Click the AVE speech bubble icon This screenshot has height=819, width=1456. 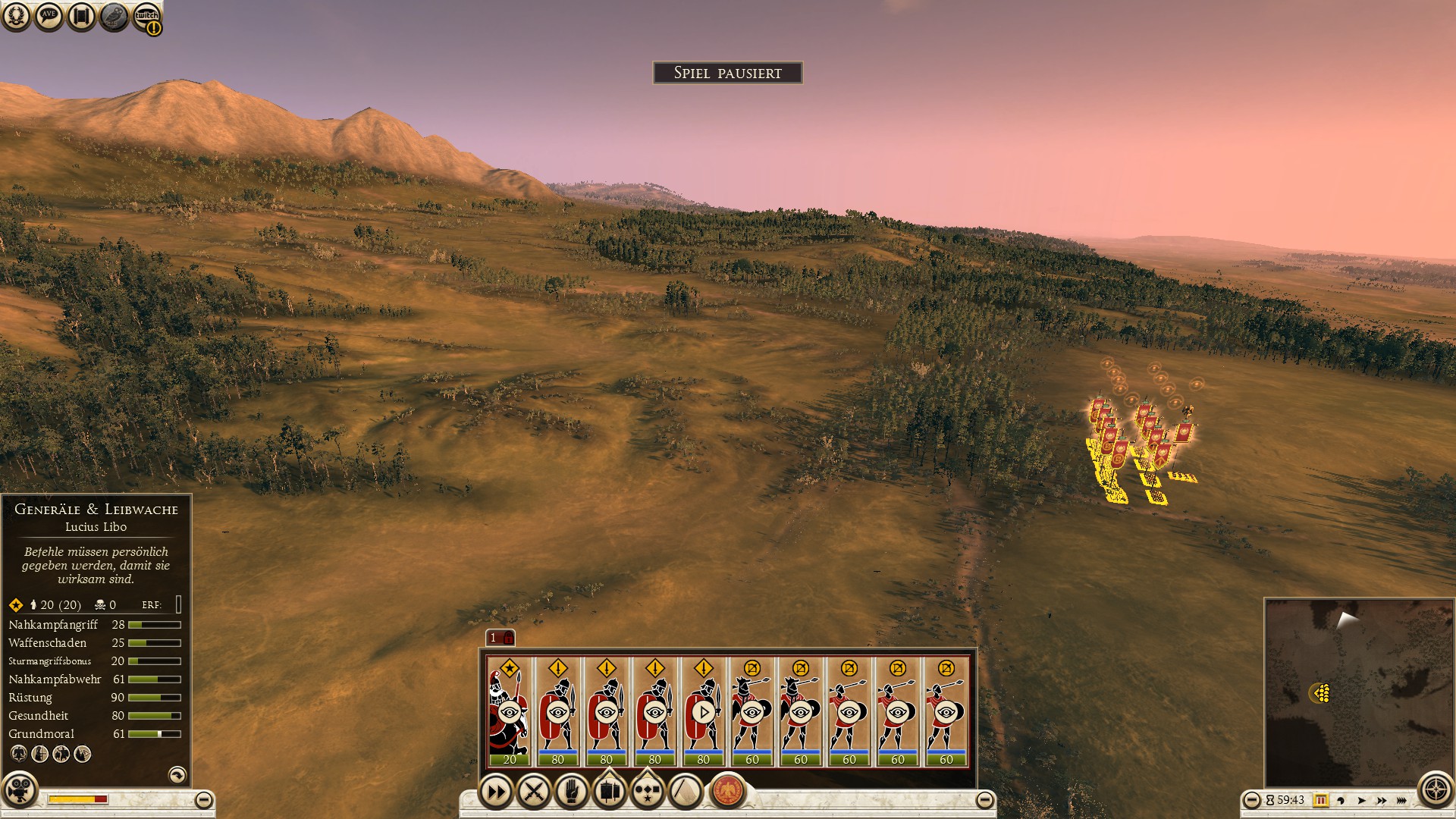coord(49,16)
